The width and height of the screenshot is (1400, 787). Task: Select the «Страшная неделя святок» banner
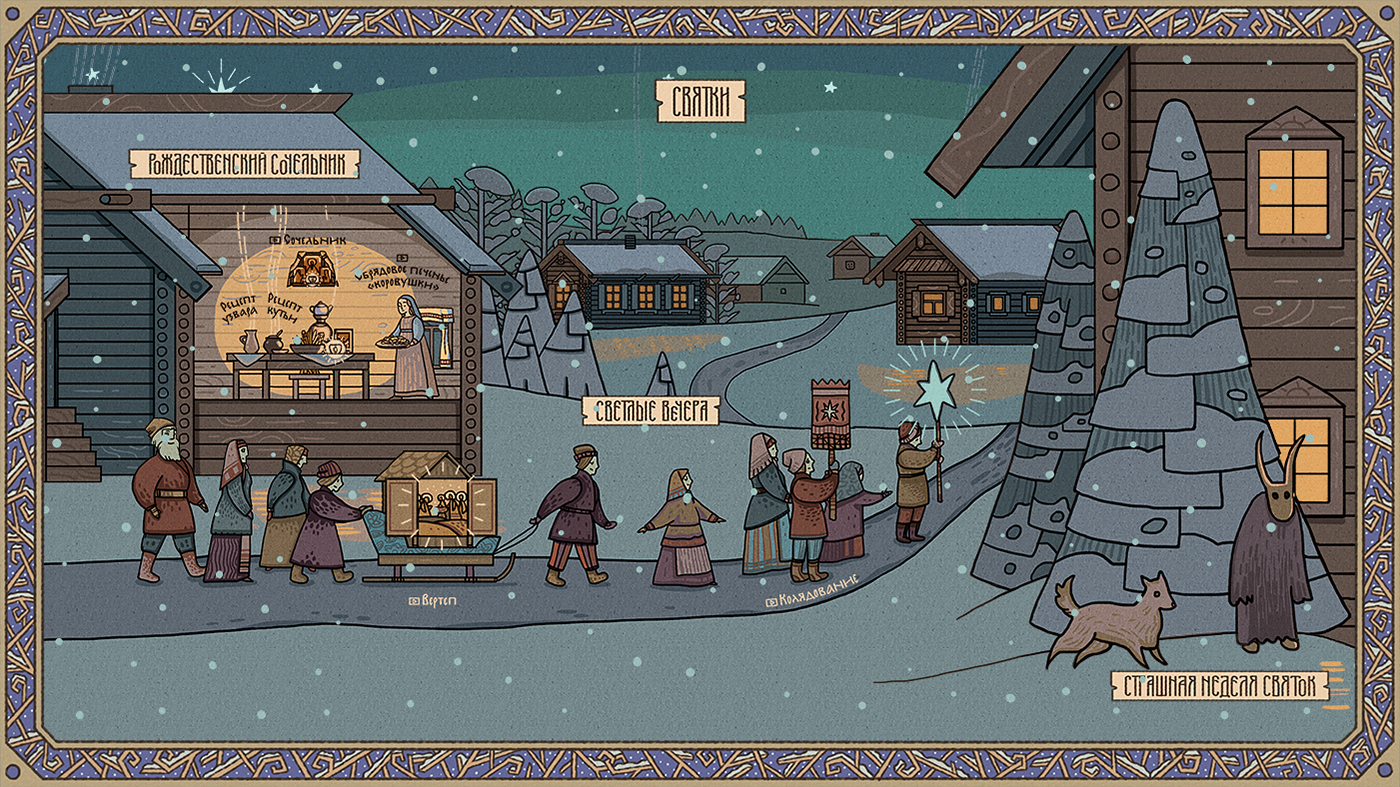tap(1220, 685)
